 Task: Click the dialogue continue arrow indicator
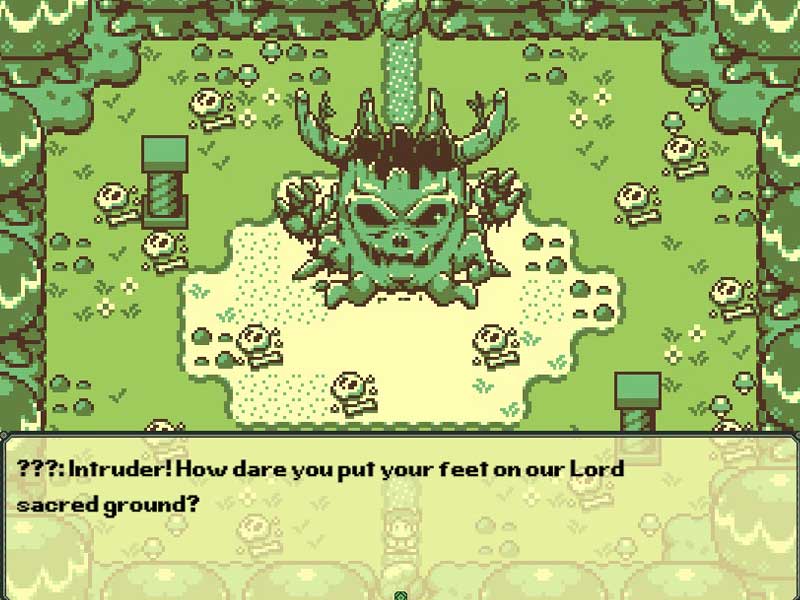[x=400, y=595]
